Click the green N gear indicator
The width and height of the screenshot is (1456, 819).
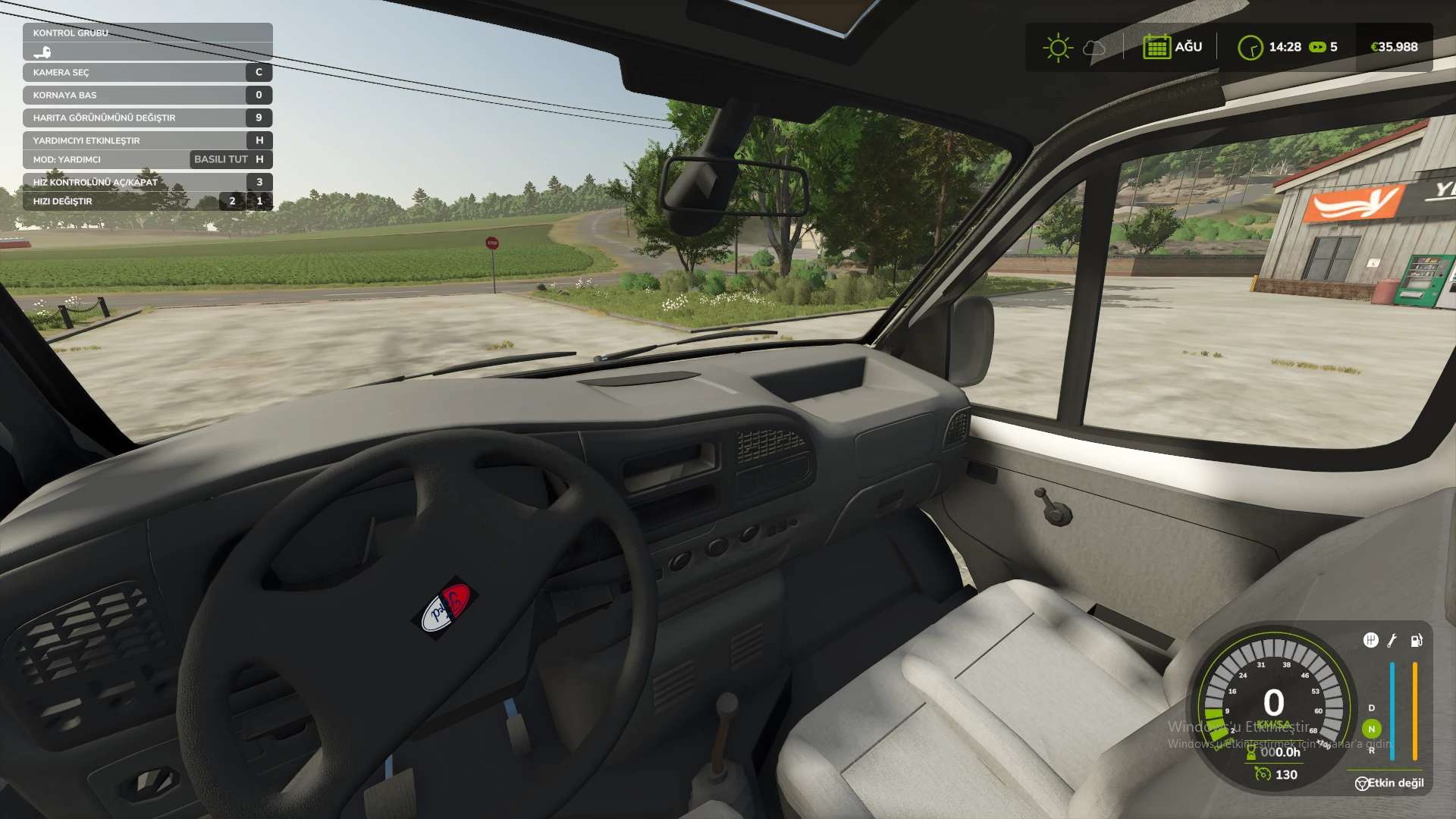click(x=1371, y=729)
